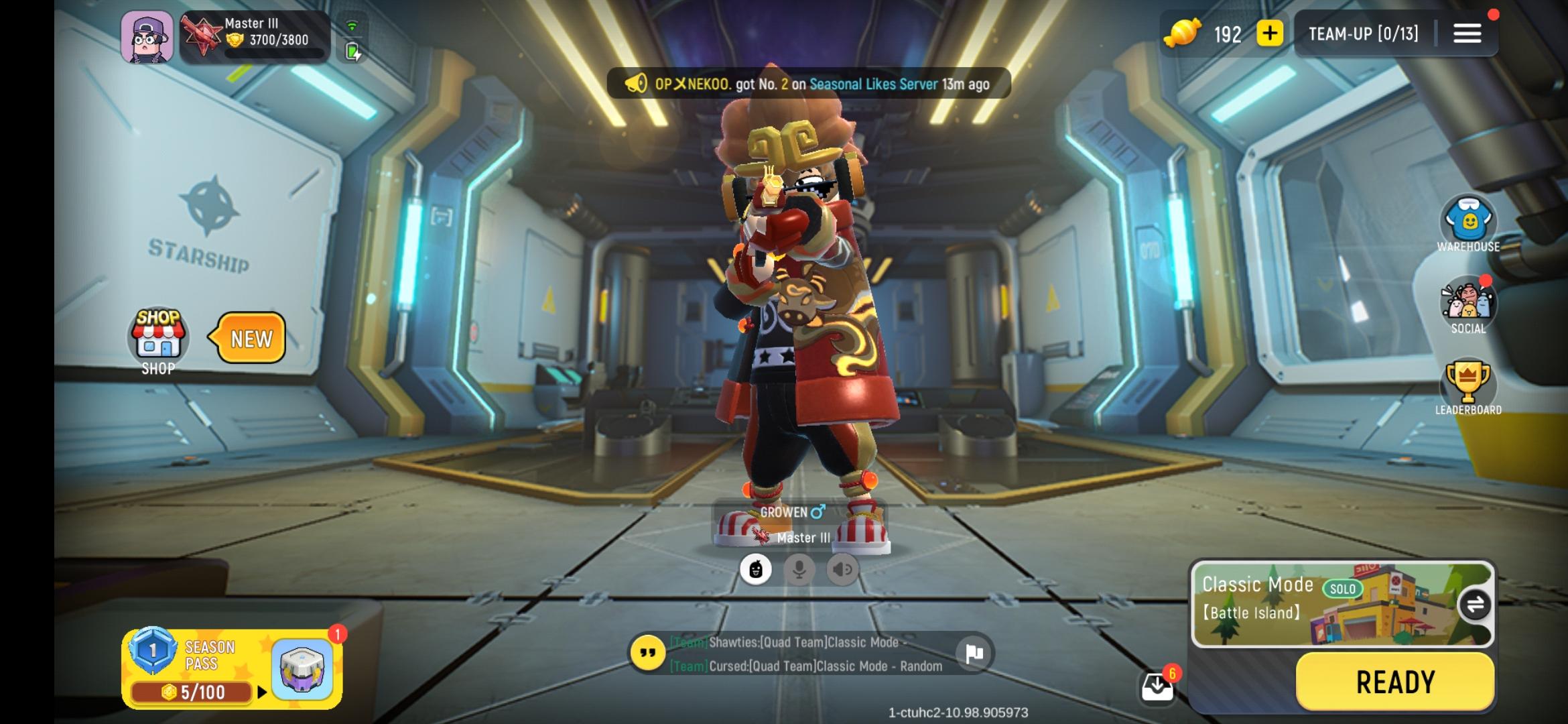Switch game mode with swap arrows
The image size is (1568, 724).
[1474, 605]
